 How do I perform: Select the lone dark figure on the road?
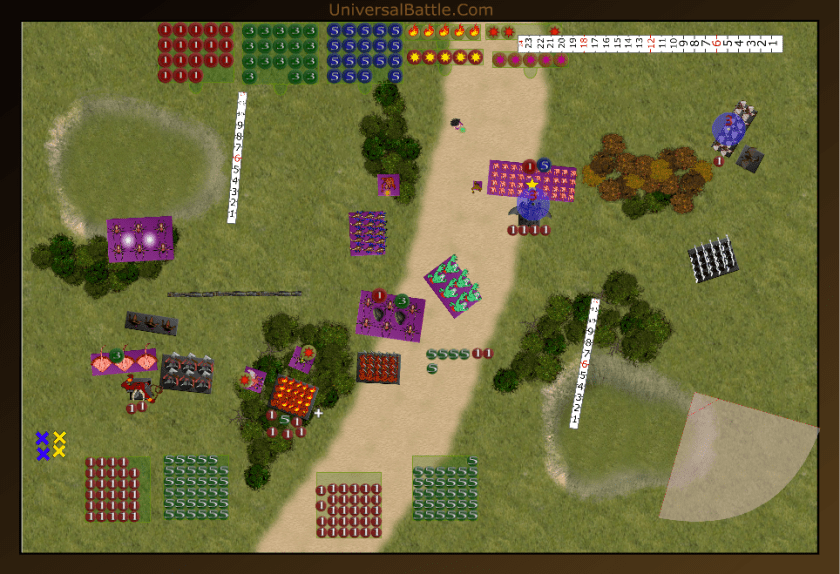pos(457,124)
